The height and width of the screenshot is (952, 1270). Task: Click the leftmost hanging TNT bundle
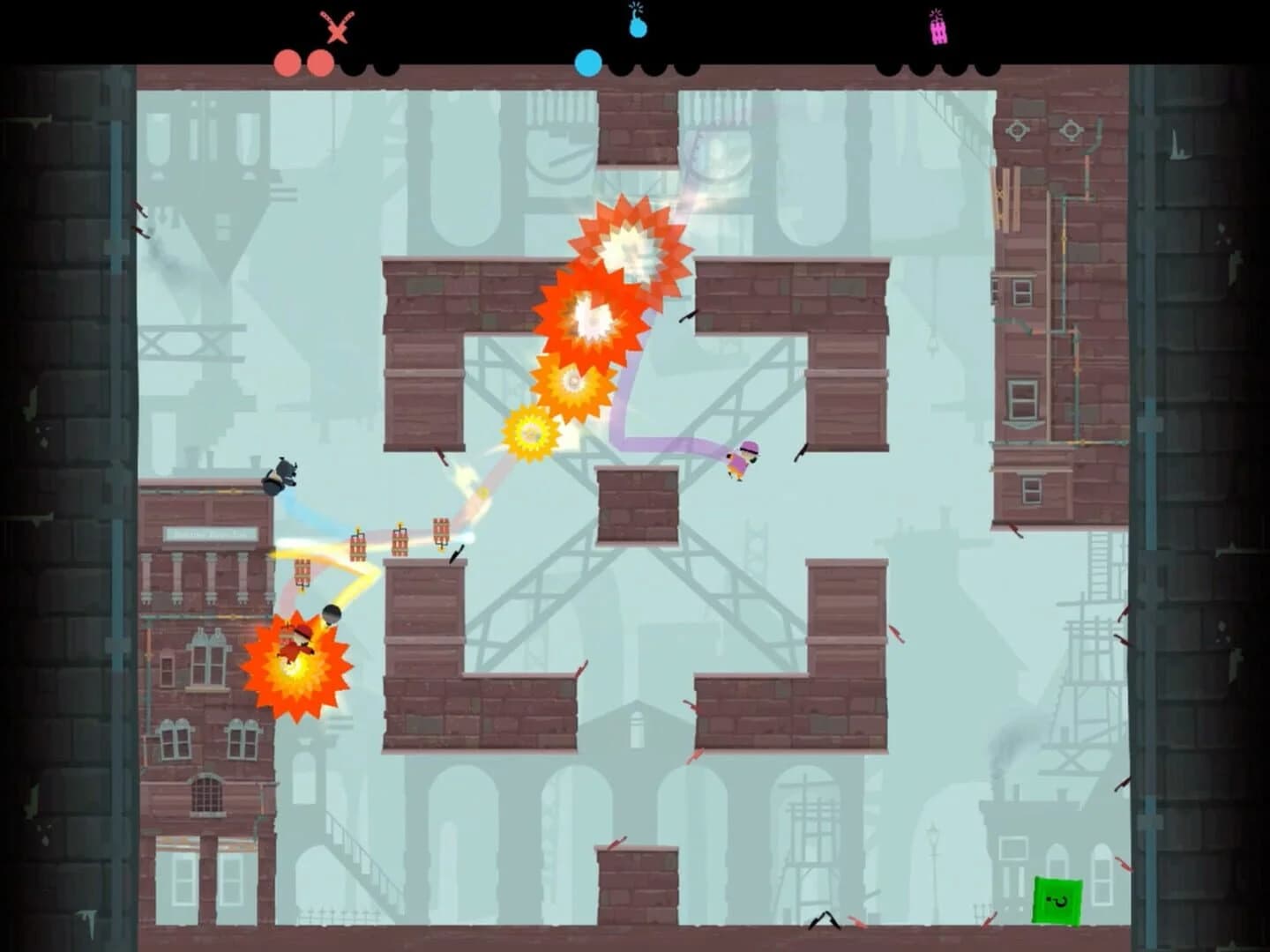point(302,573)
